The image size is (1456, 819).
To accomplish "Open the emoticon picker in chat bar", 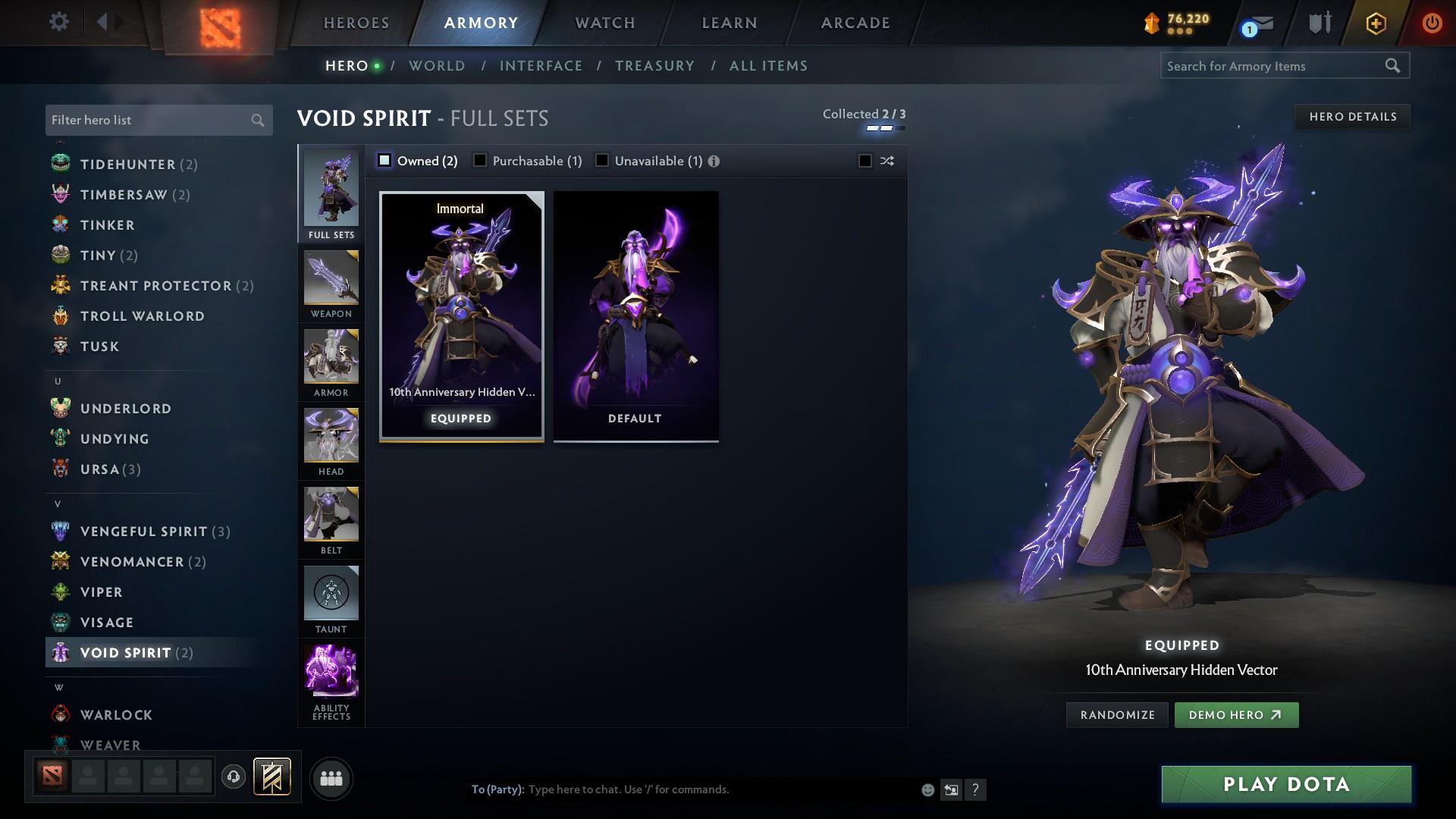I will (x=927, y=789).
